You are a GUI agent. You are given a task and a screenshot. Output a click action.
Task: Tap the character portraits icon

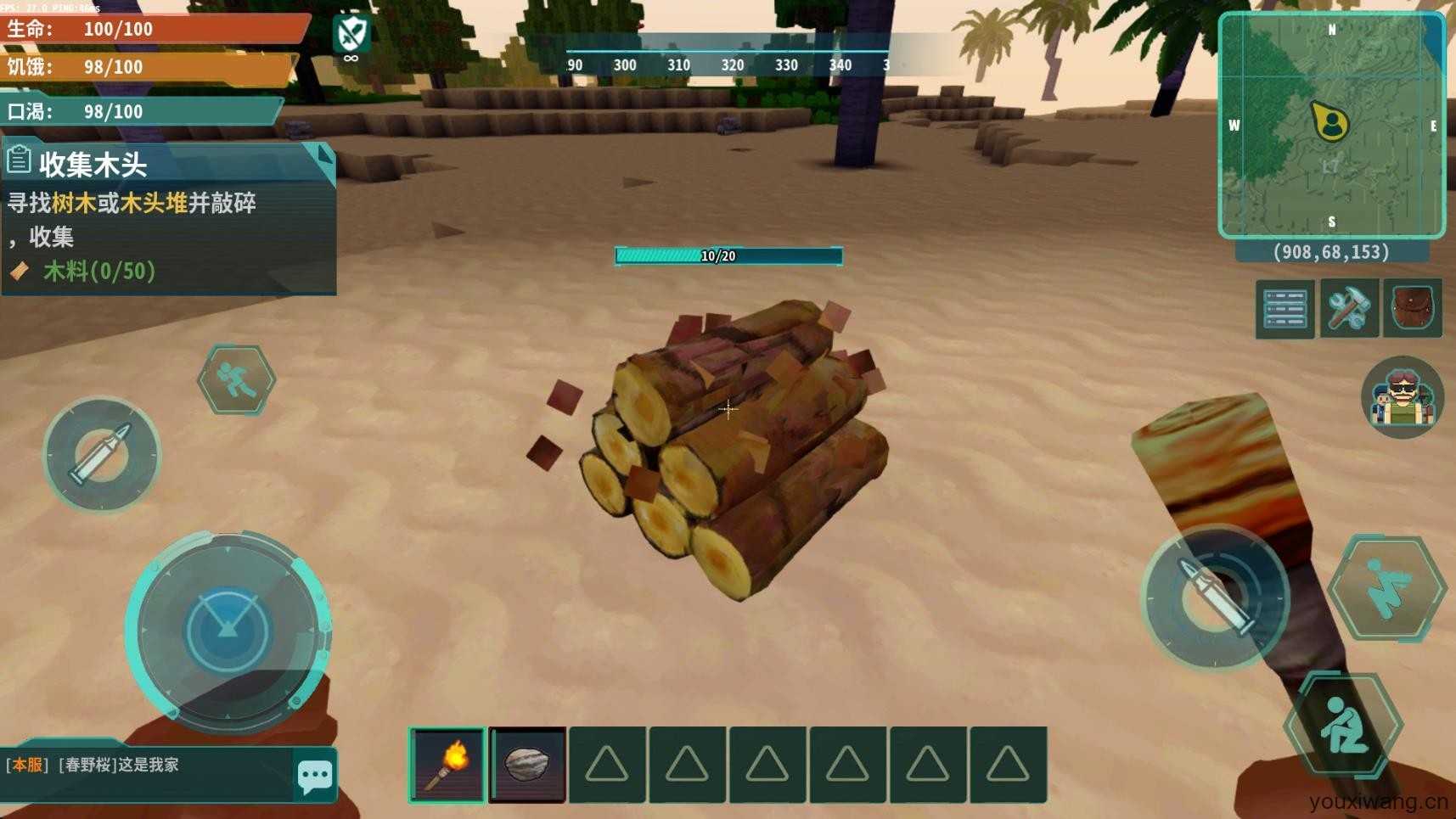(x=1402, y=397)
